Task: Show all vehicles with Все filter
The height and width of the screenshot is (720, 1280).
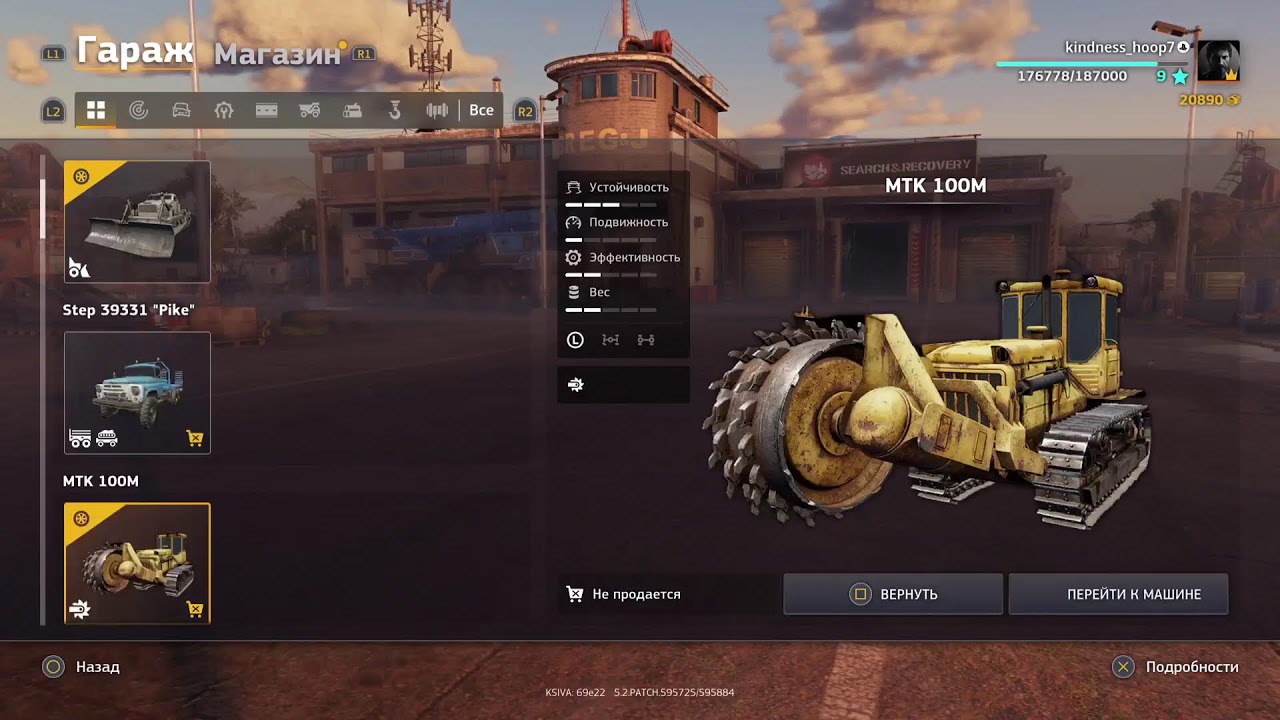Action: pyautogui.click(x=481, y=111)
